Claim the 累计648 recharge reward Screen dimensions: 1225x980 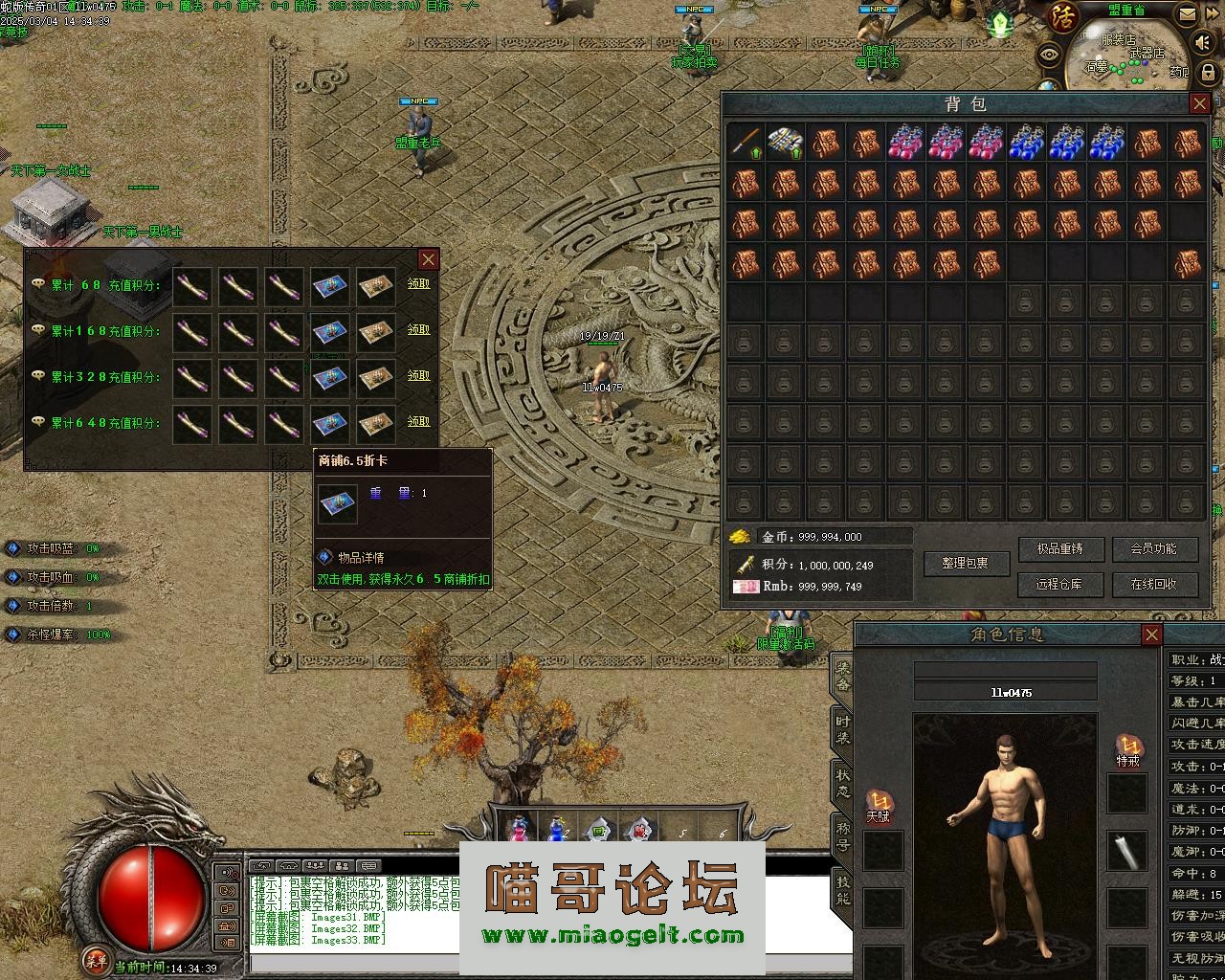pyautogui.click(x=419, y=422)
